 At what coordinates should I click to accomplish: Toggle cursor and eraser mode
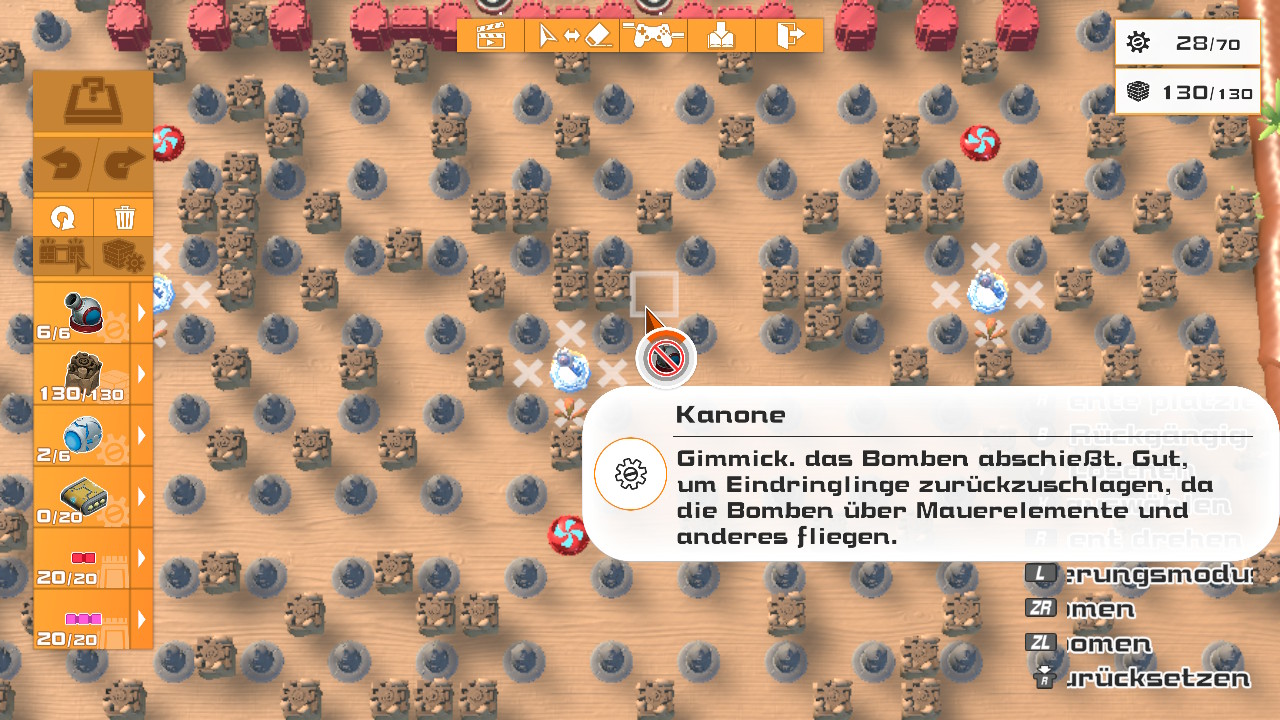point(573,36)
